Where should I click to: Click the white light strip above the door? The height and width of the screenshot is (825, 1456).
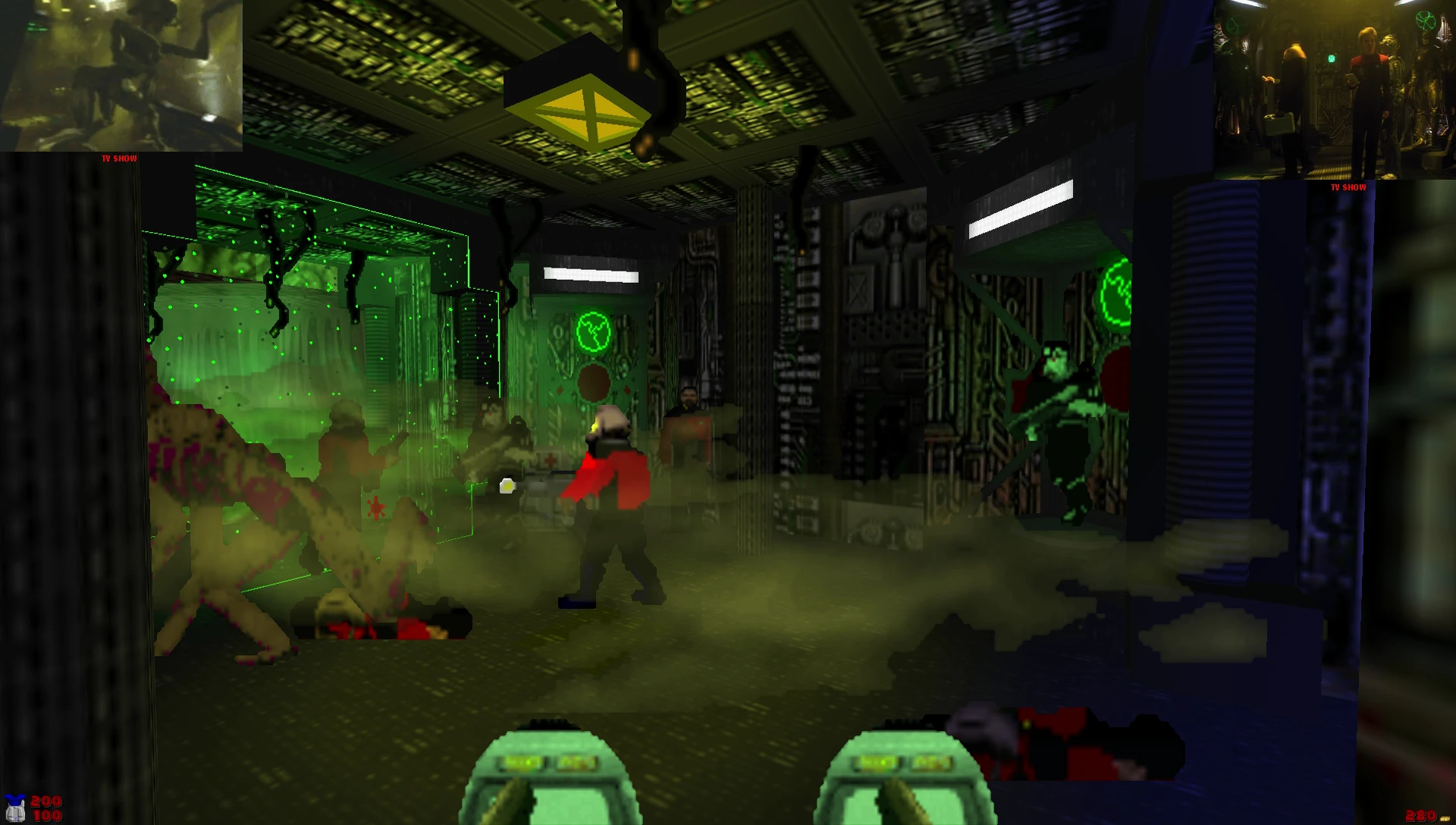click(592, 274)
